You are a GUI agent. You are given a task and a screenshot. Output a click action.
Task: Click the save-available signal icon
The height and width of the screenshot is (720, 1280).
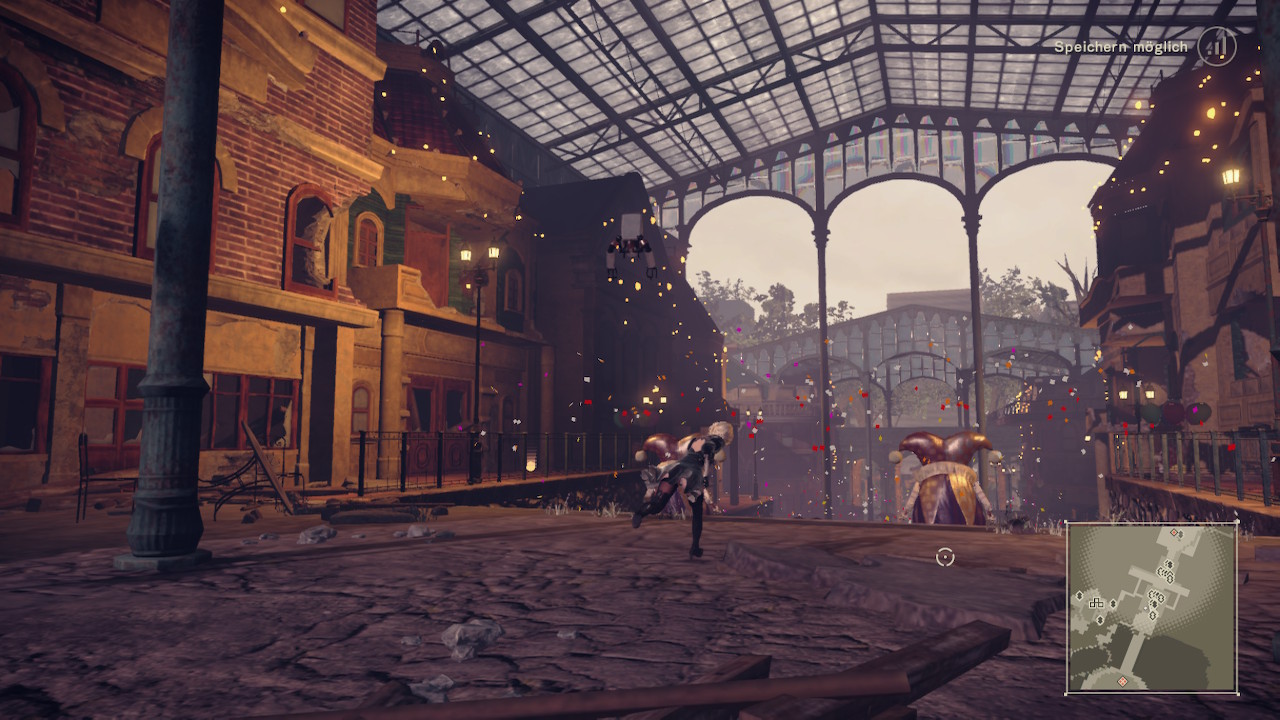pos(1217,47)
